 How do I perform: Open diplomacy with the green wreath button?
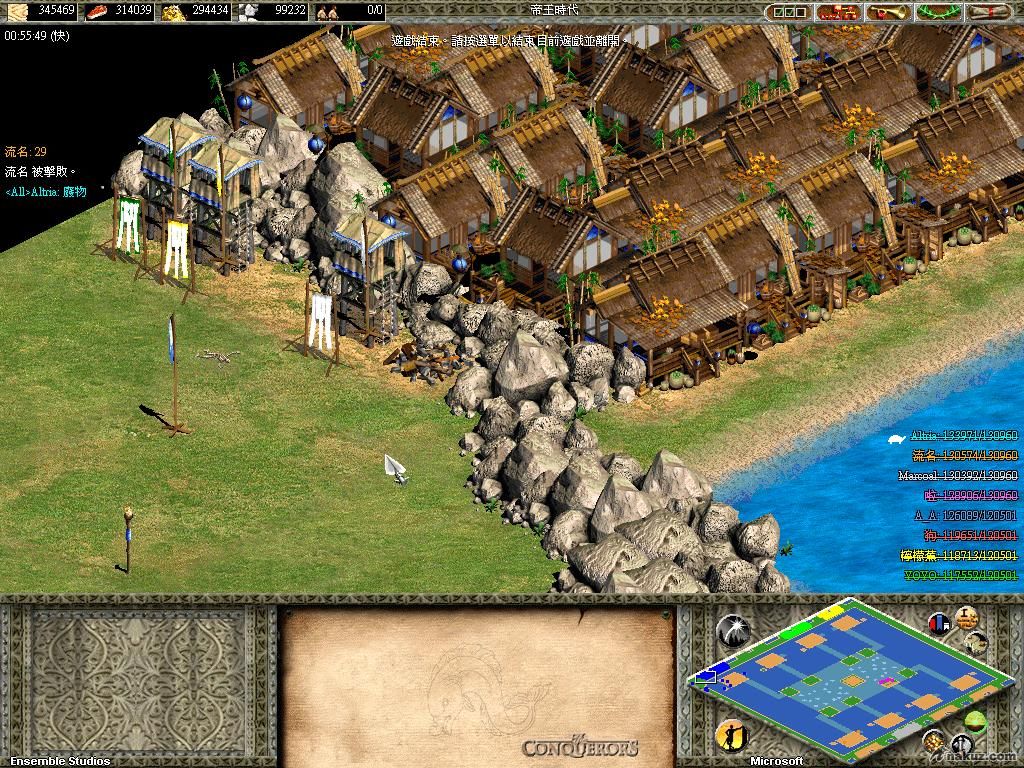tap(938, 12)
